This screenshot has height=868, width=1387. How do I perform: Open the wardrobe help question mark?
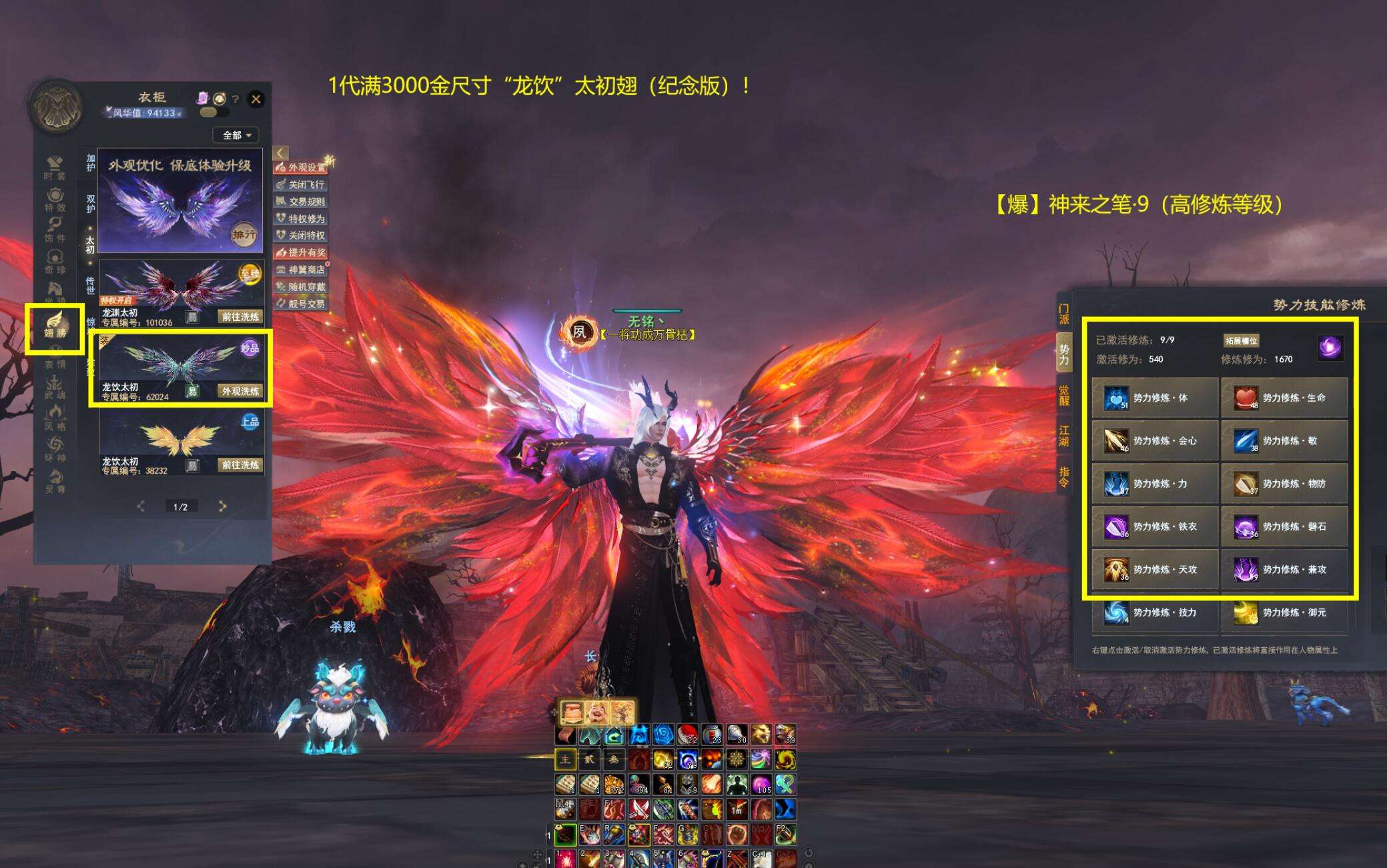point(236,99)
